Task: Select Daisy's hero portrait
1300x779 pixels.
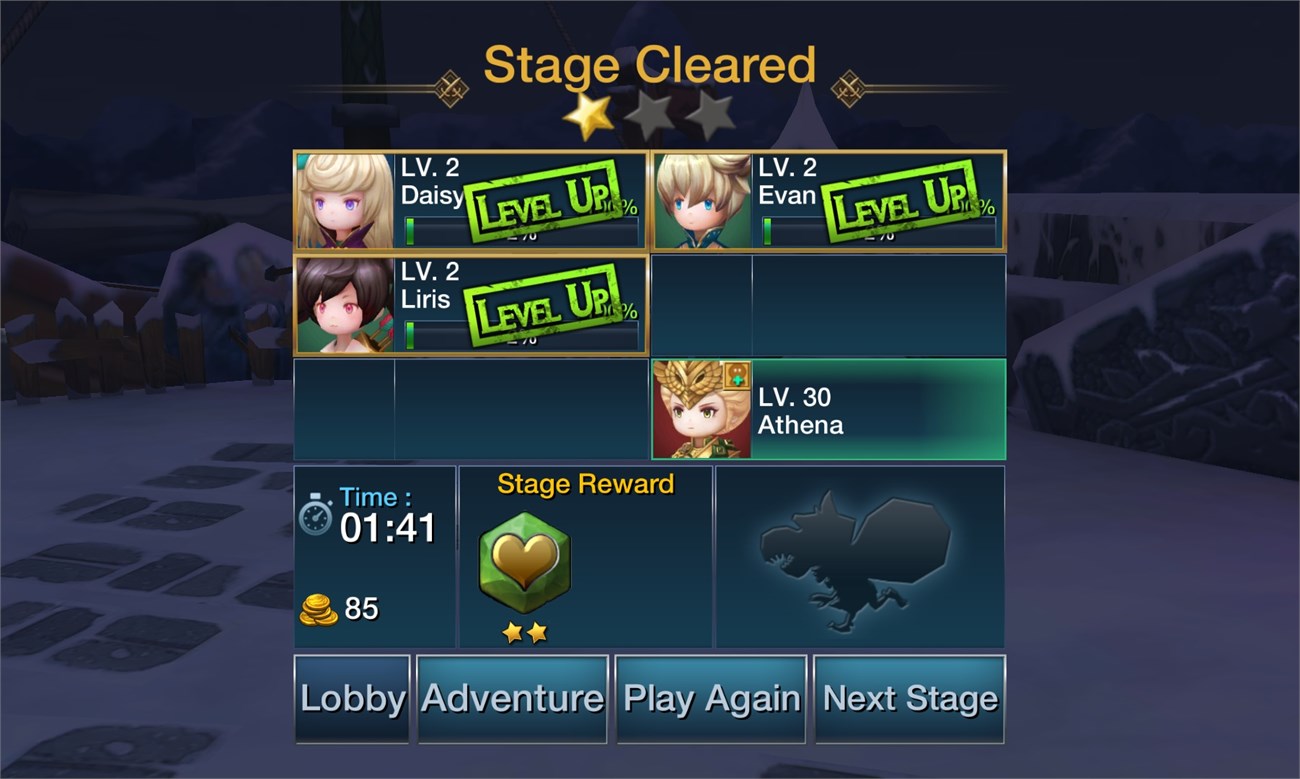Action: (x=345, y=201)
